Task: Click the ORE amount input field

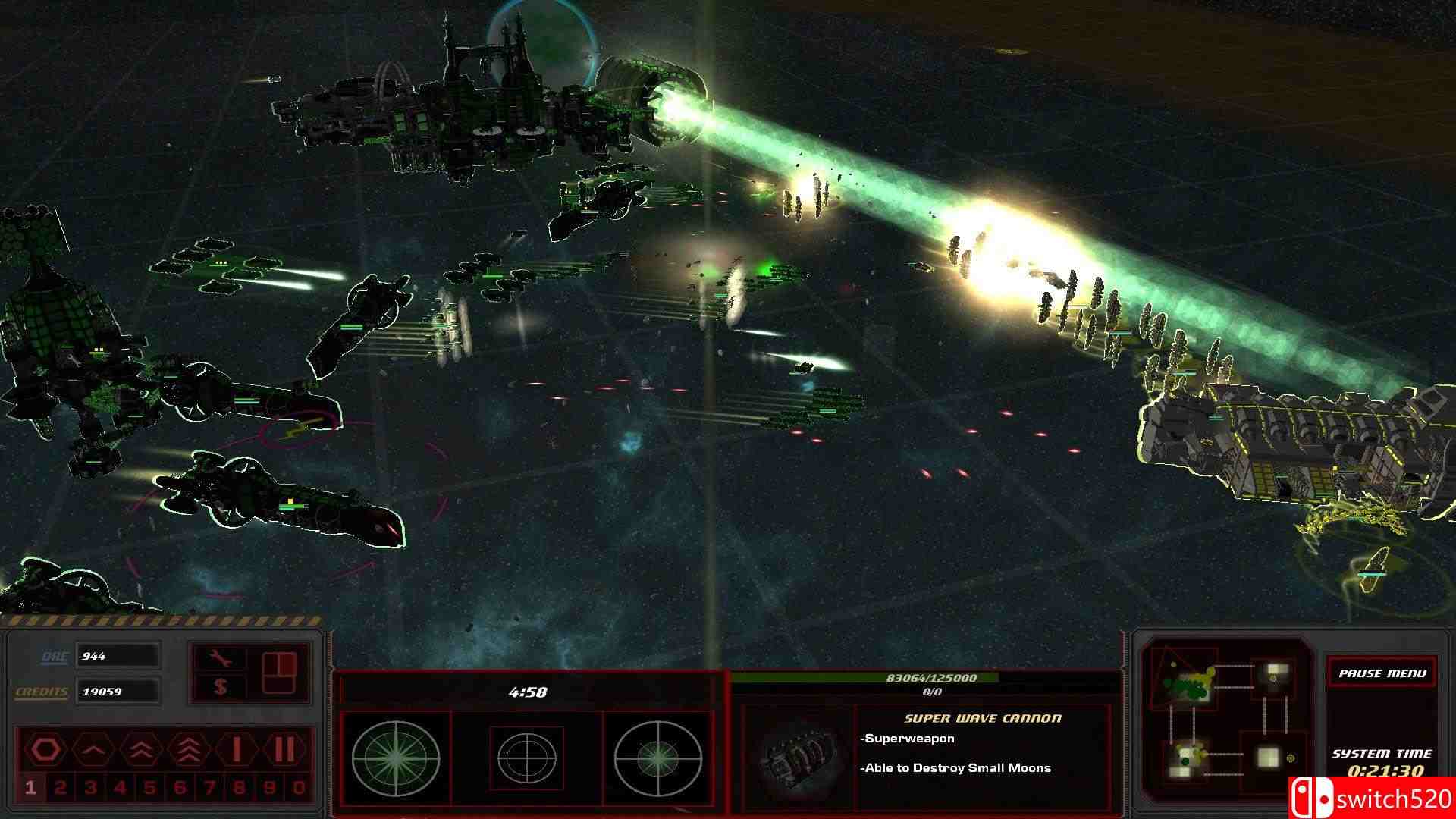Action: coord(118,656)
